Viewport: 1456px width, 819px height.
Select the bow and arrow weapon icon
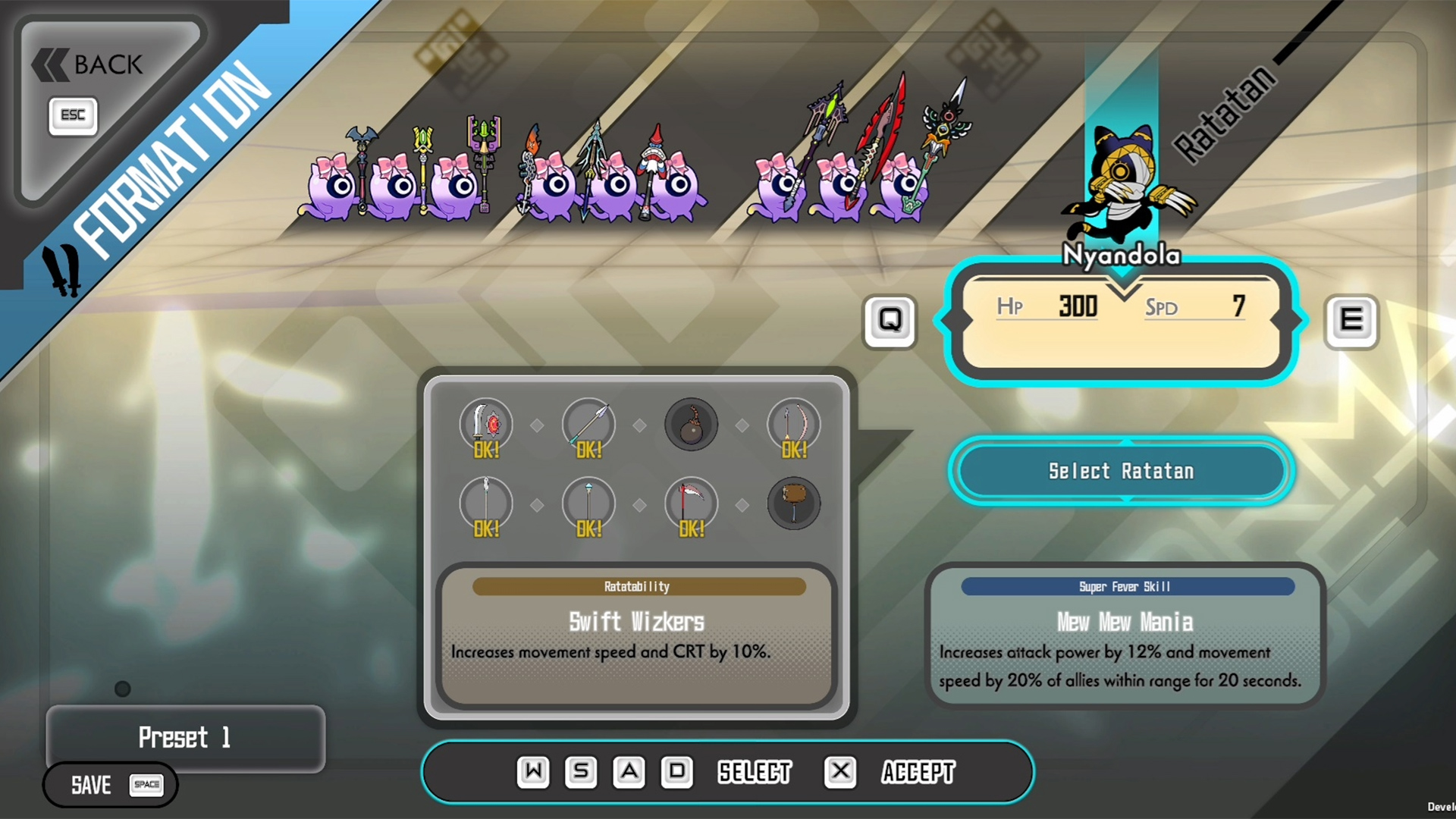pyautogui.click(x=793, y=425)
